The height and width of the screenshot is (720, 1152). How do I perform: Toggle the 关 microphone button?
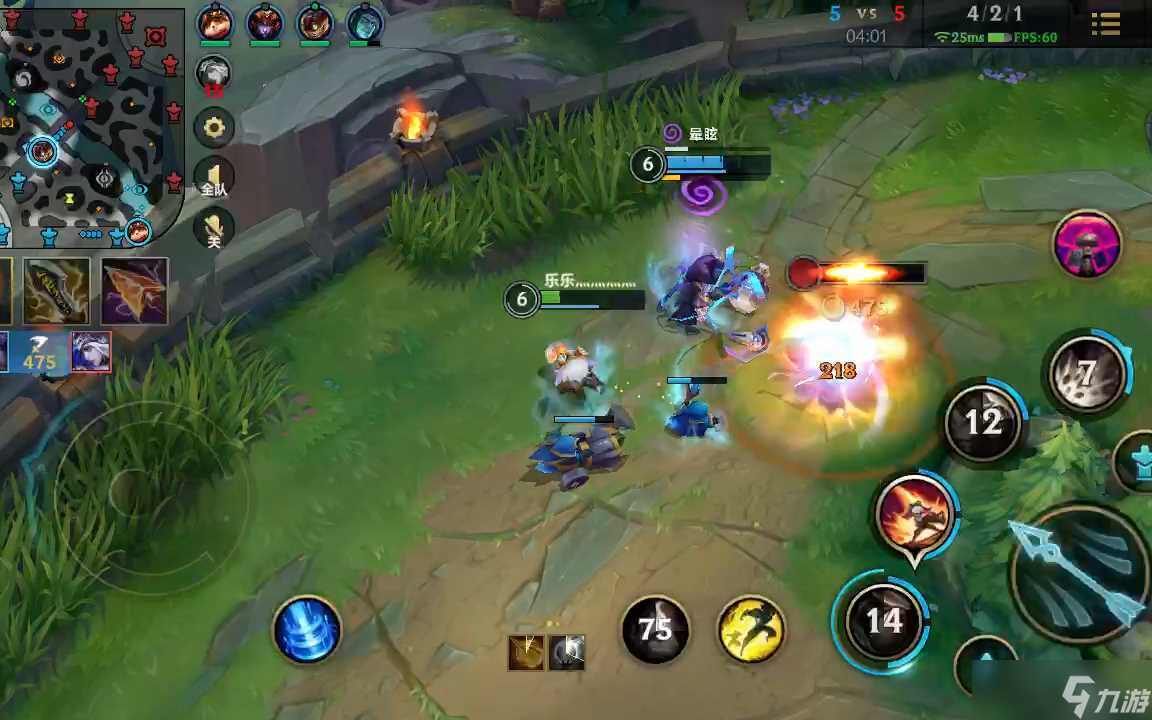click(213, 229)
